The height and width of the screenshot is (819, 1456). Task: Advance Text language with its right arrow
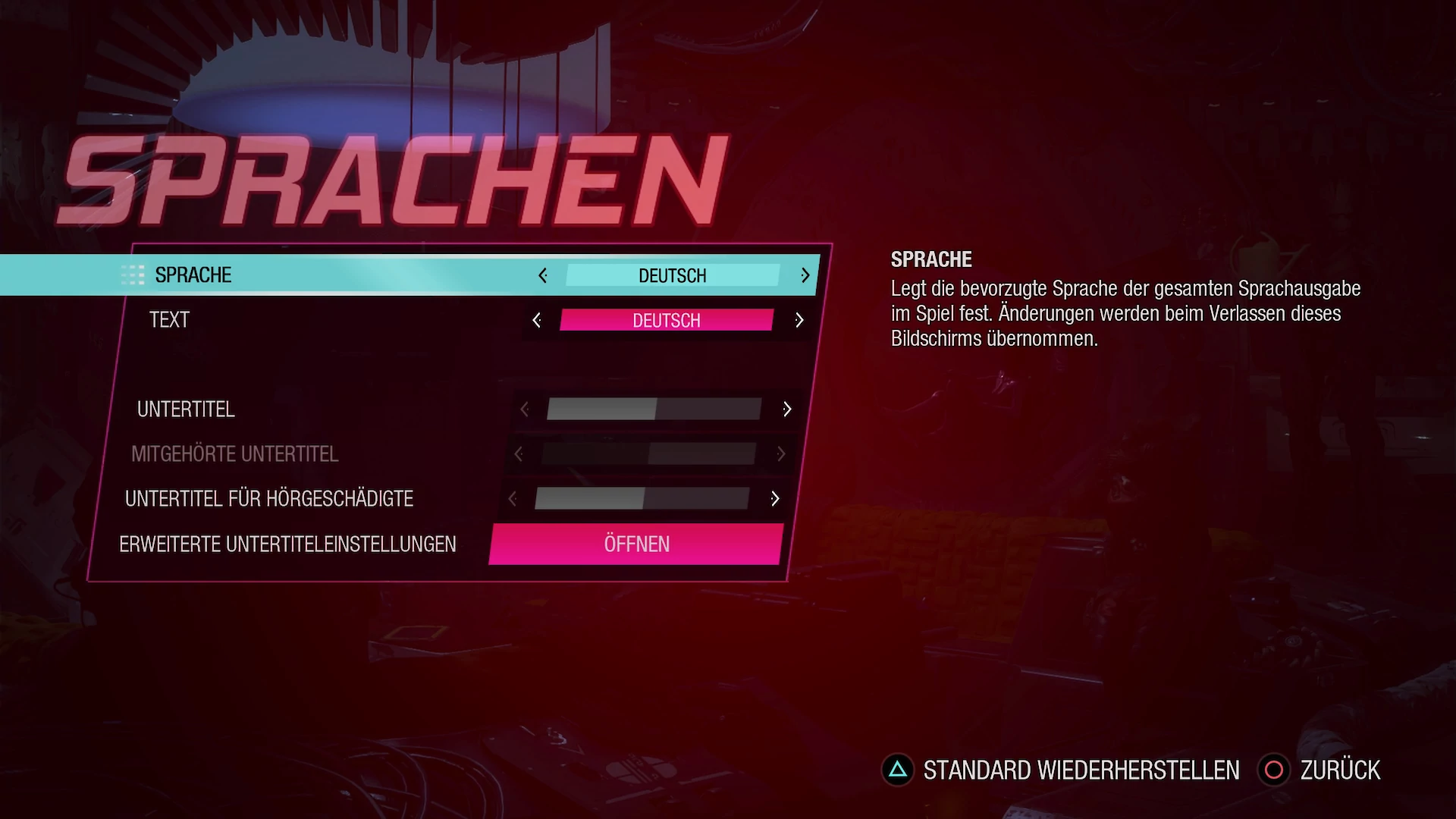(x=799, y=320)
